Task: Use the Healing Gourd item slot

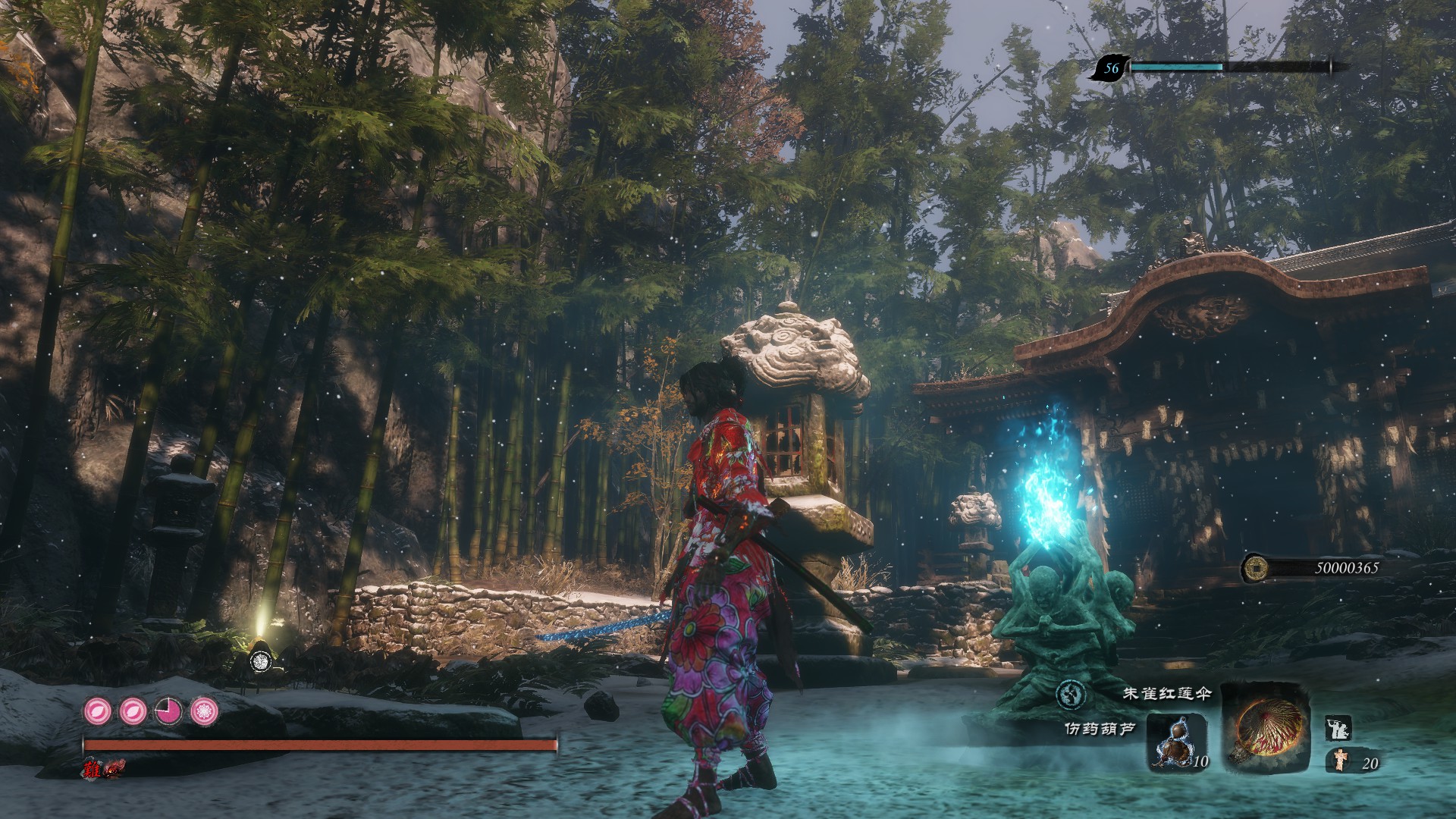Action: (1175, 741)
